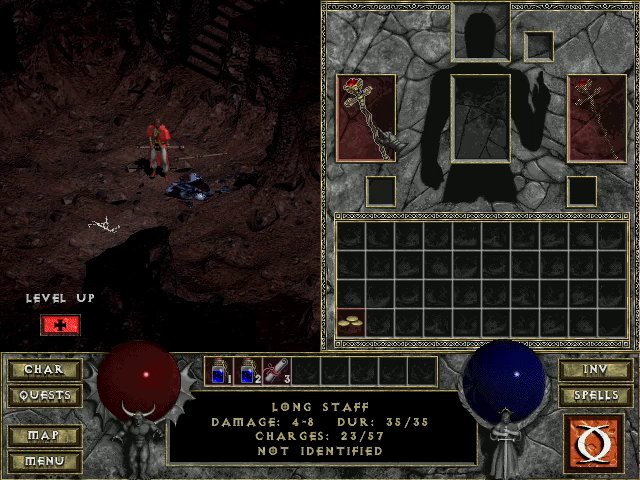Close the inventory with the INV button

tap(595, 370)
